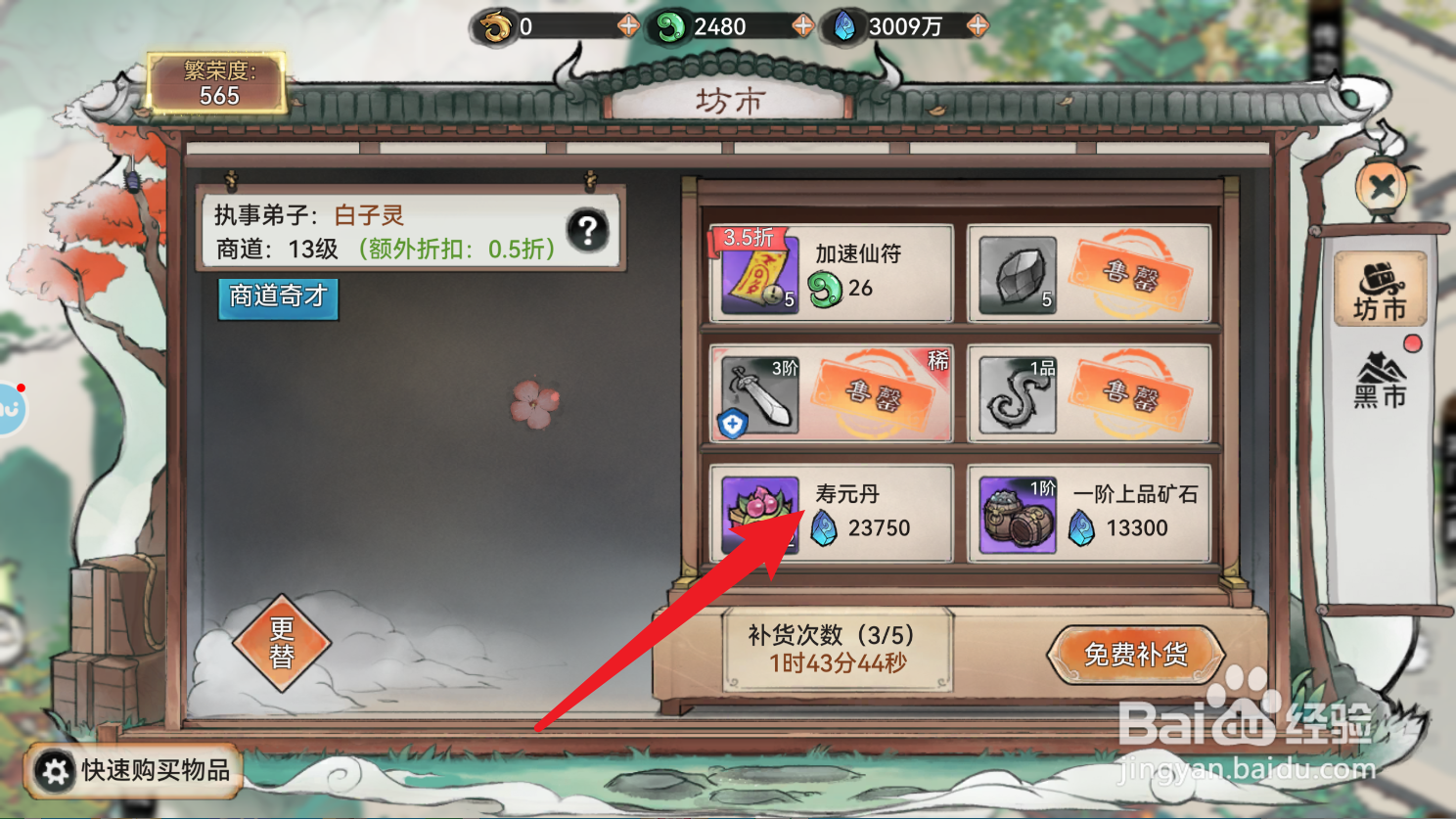The height and width of the screenshot is (819, 1456).
Task: Click the green jade currency icon
Action: (x=672, y=26)
